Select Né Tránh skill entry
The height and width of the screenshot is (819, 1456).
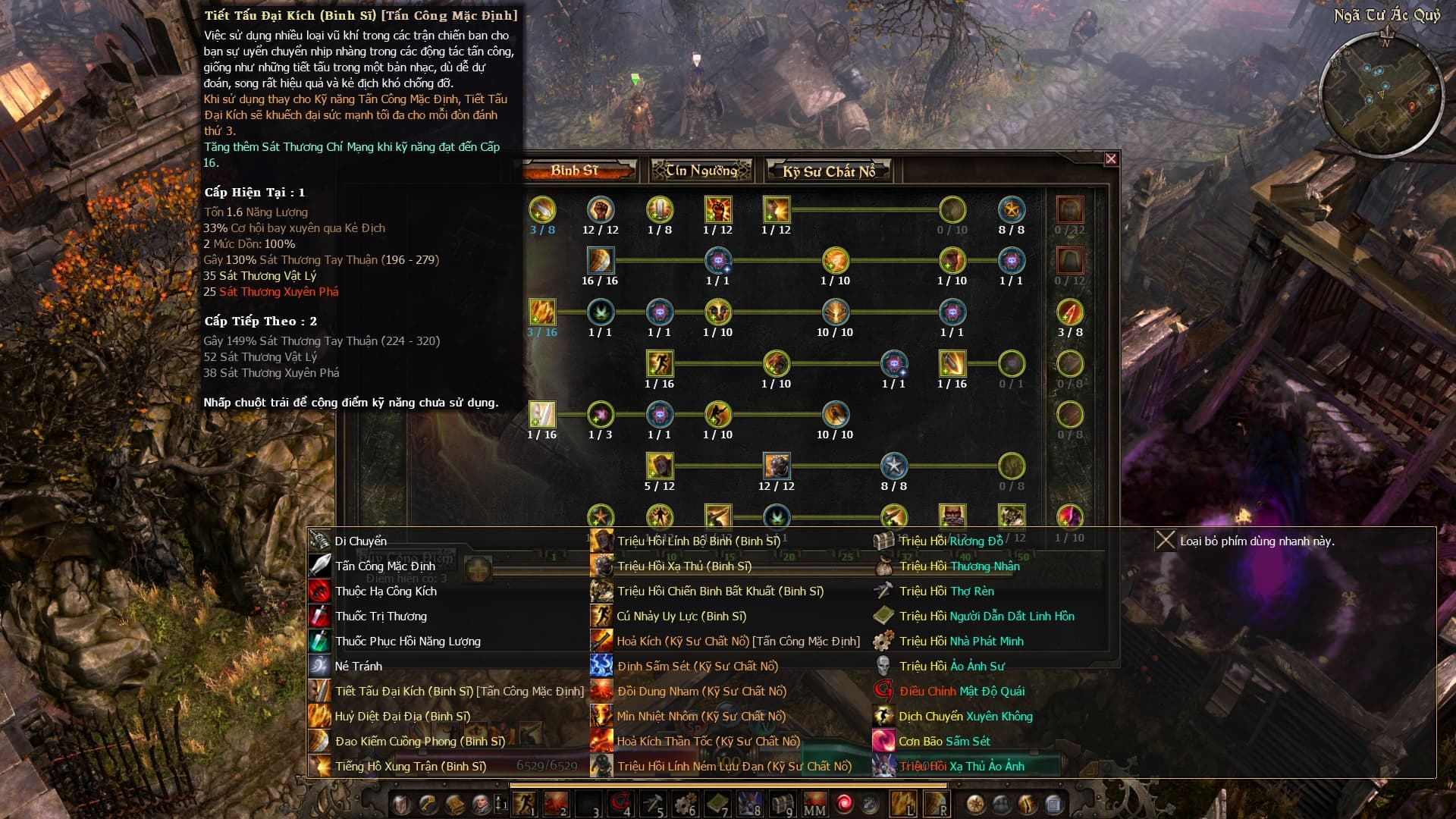(358, 667)
